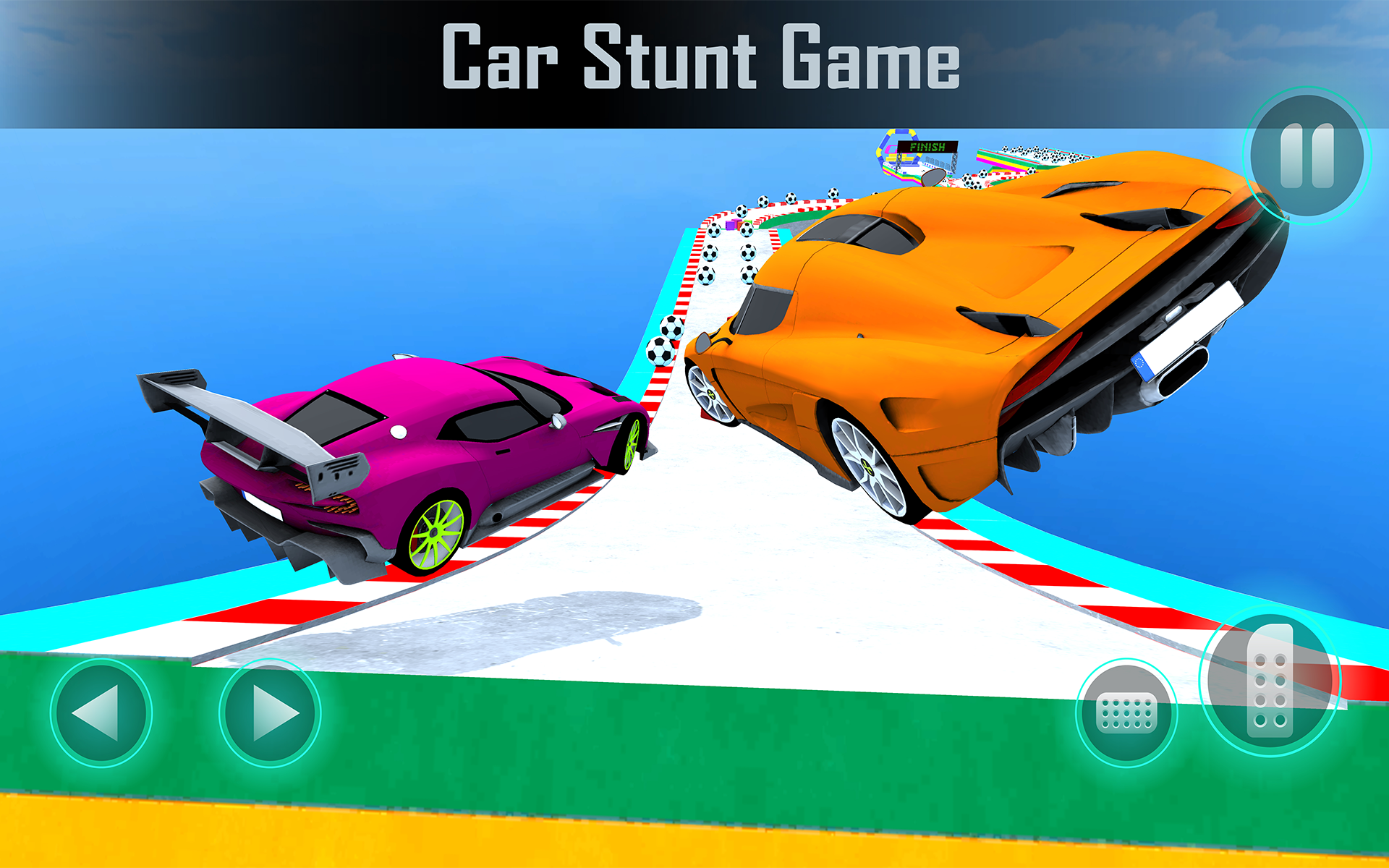Tap the FINISH banner in the distance
Screen dimensions: 1389x868
[928, 148]
